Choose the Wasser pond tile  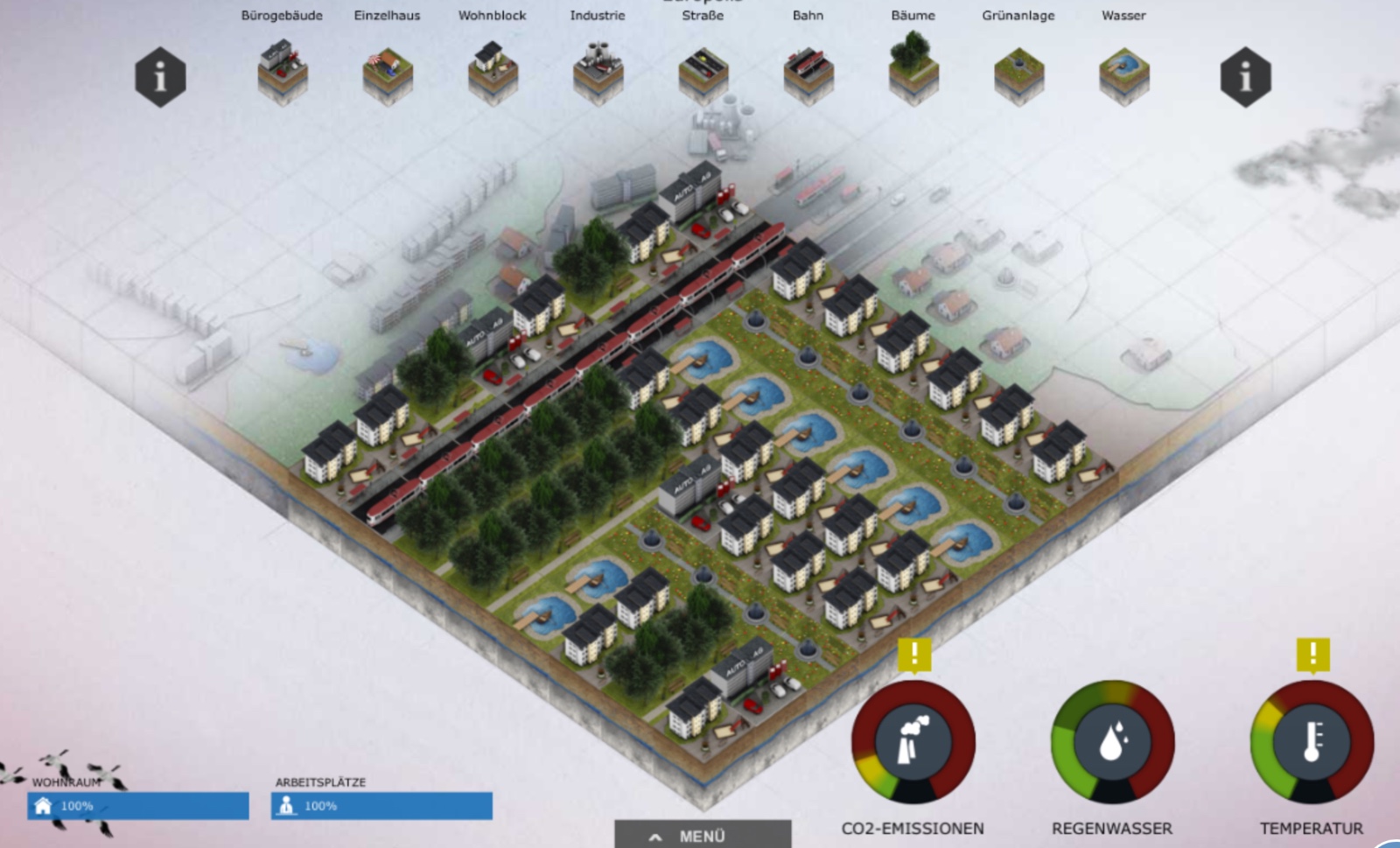(1123, 75)
